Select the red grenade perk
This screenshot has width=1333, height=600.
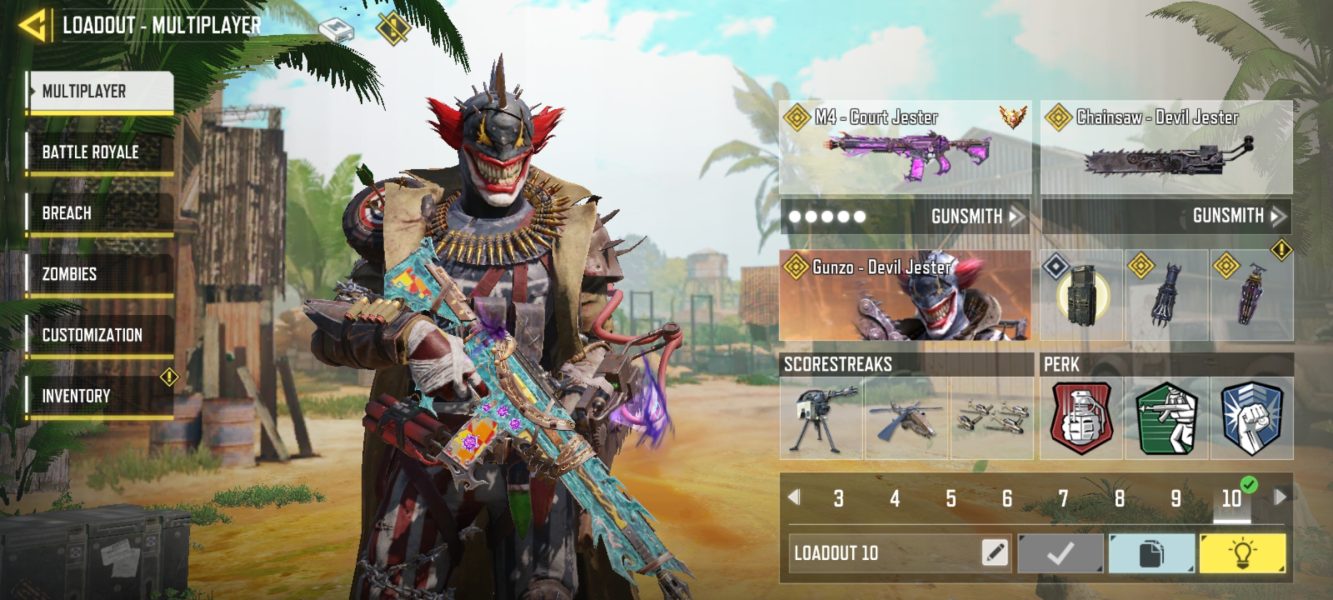click(x=1081, y=418)
